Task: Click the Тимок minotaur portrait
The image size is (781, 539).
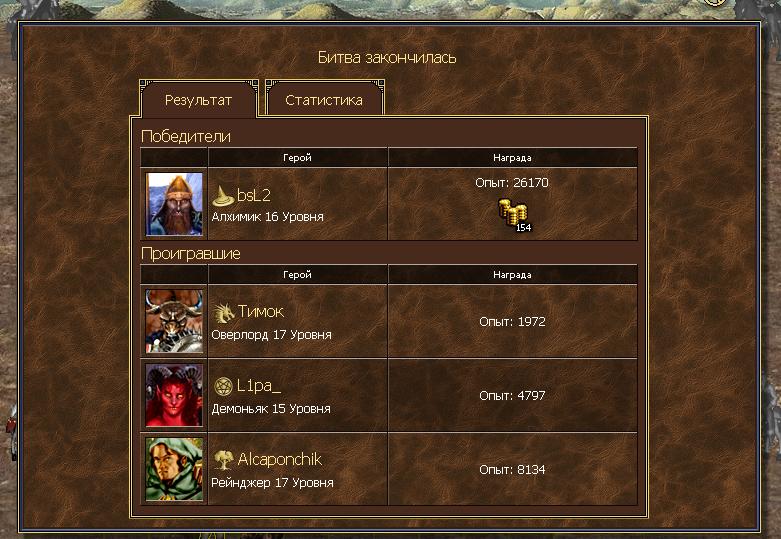Action: pyautogui.click(x=175, y=321)
